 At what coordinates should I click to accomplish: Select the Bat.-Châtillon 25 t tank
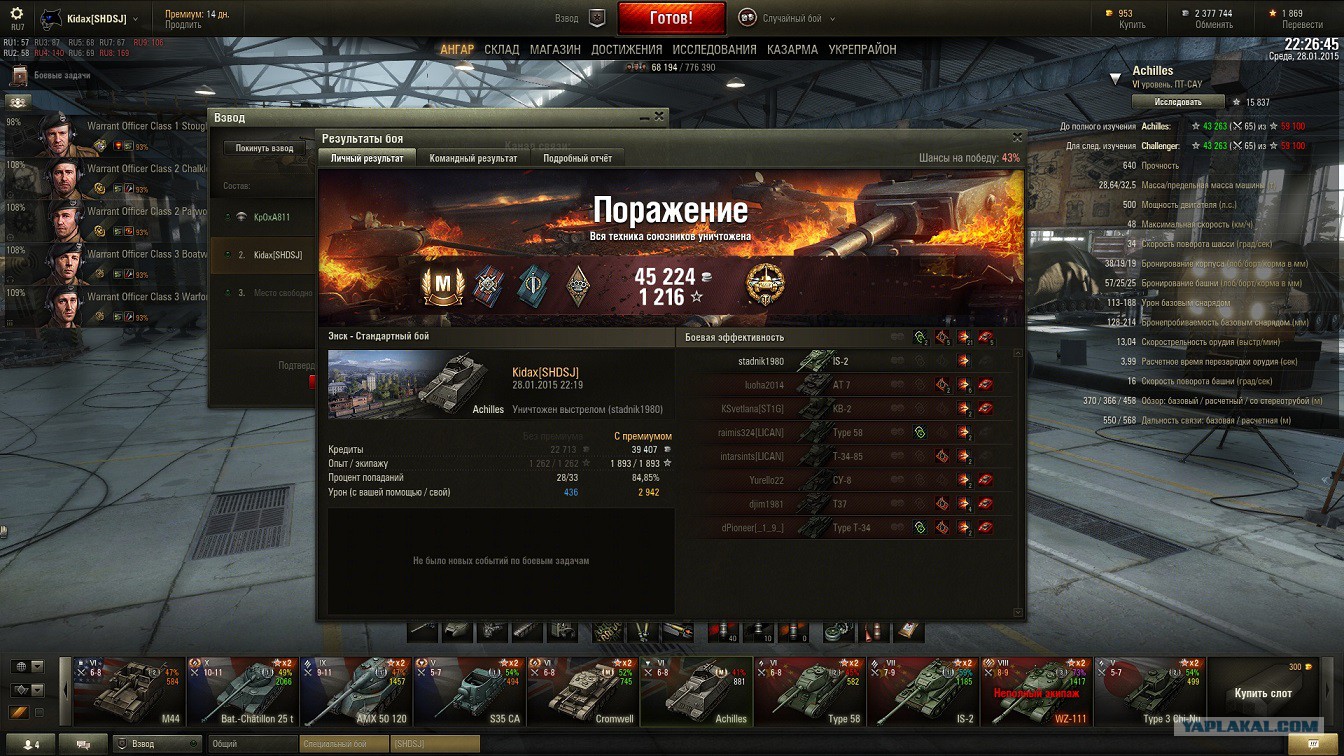(x=242, y=691)
